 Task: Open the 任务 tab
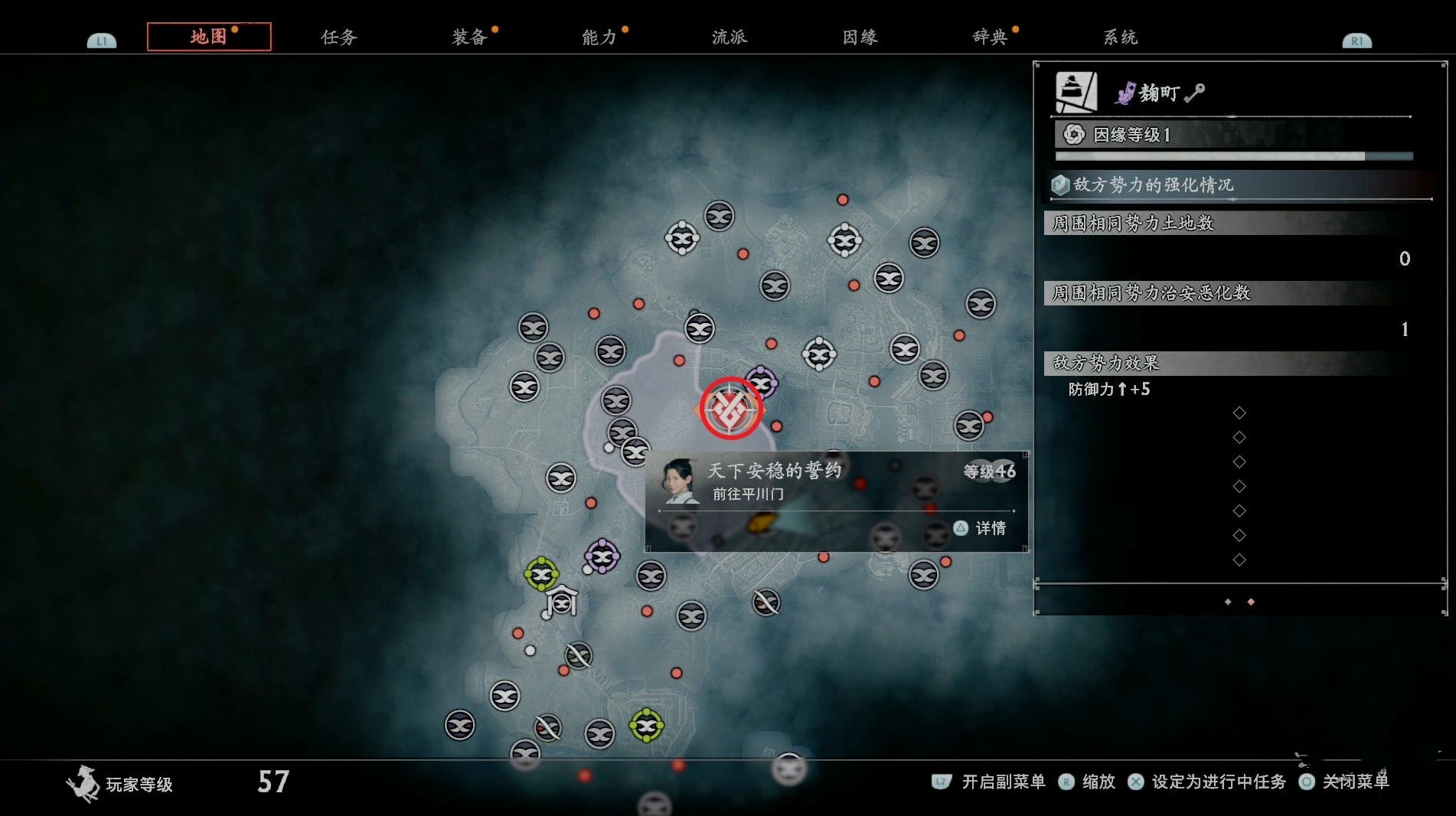pos(338,37)
